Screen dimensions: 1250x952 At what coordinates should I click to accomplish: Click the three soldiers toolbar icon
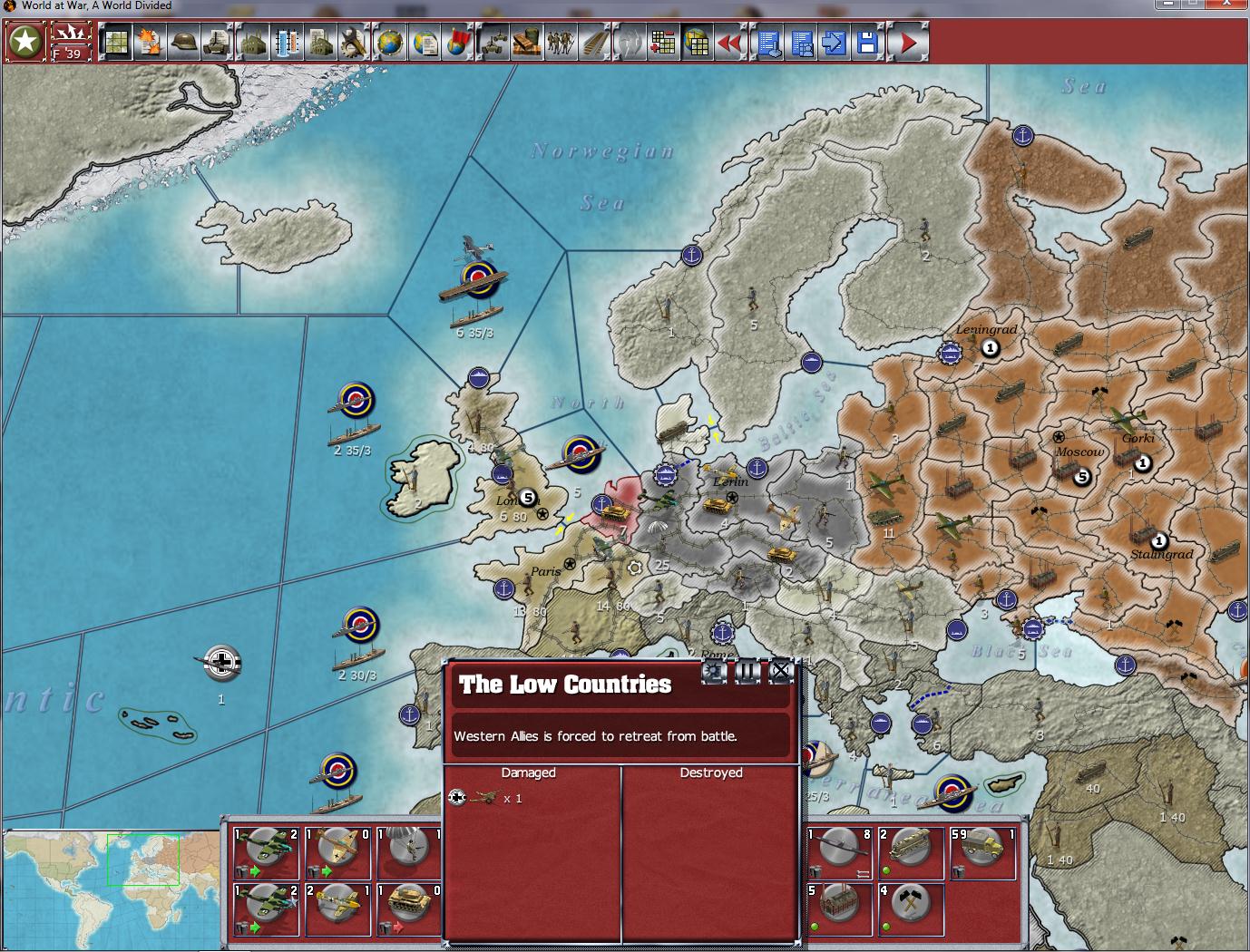point(561,43)
